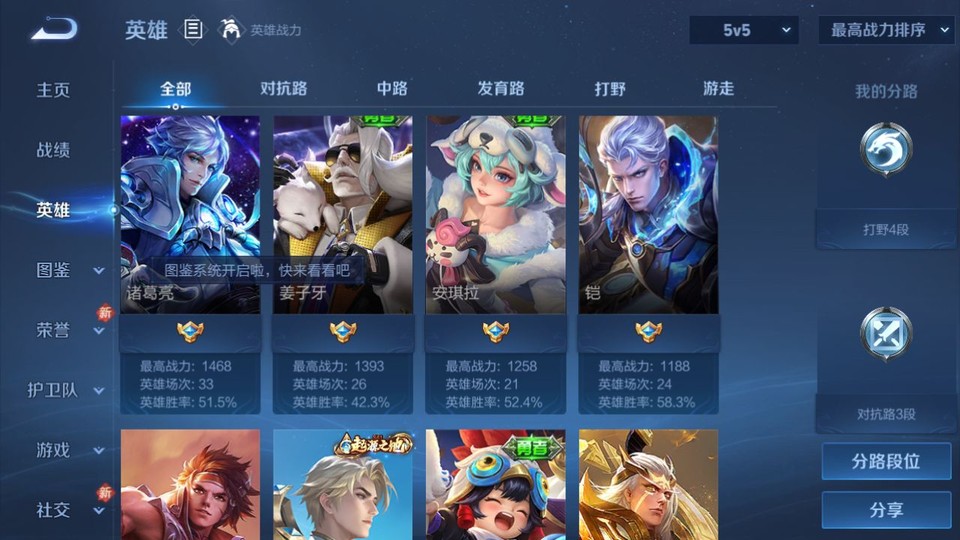
Task: Show the 发育路 hero tab
Action: [501, 89]
